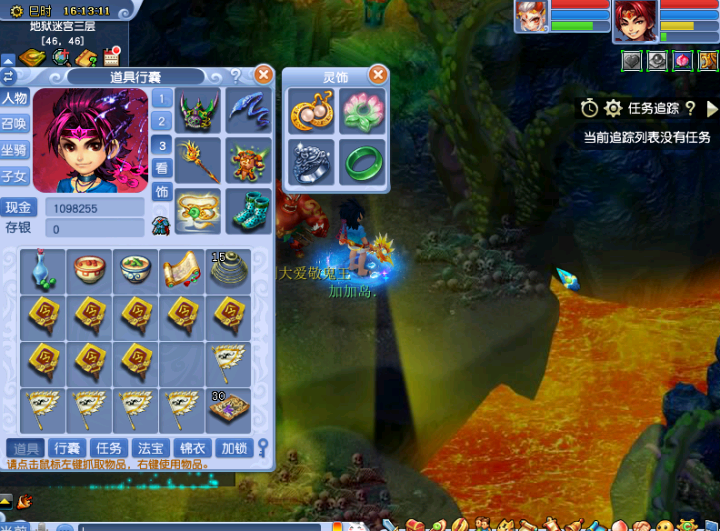Image resolution: width=720 pixels, height=531 pixels.
Task: Open the 召唤 summon tab
Action: tap(14, 124)
